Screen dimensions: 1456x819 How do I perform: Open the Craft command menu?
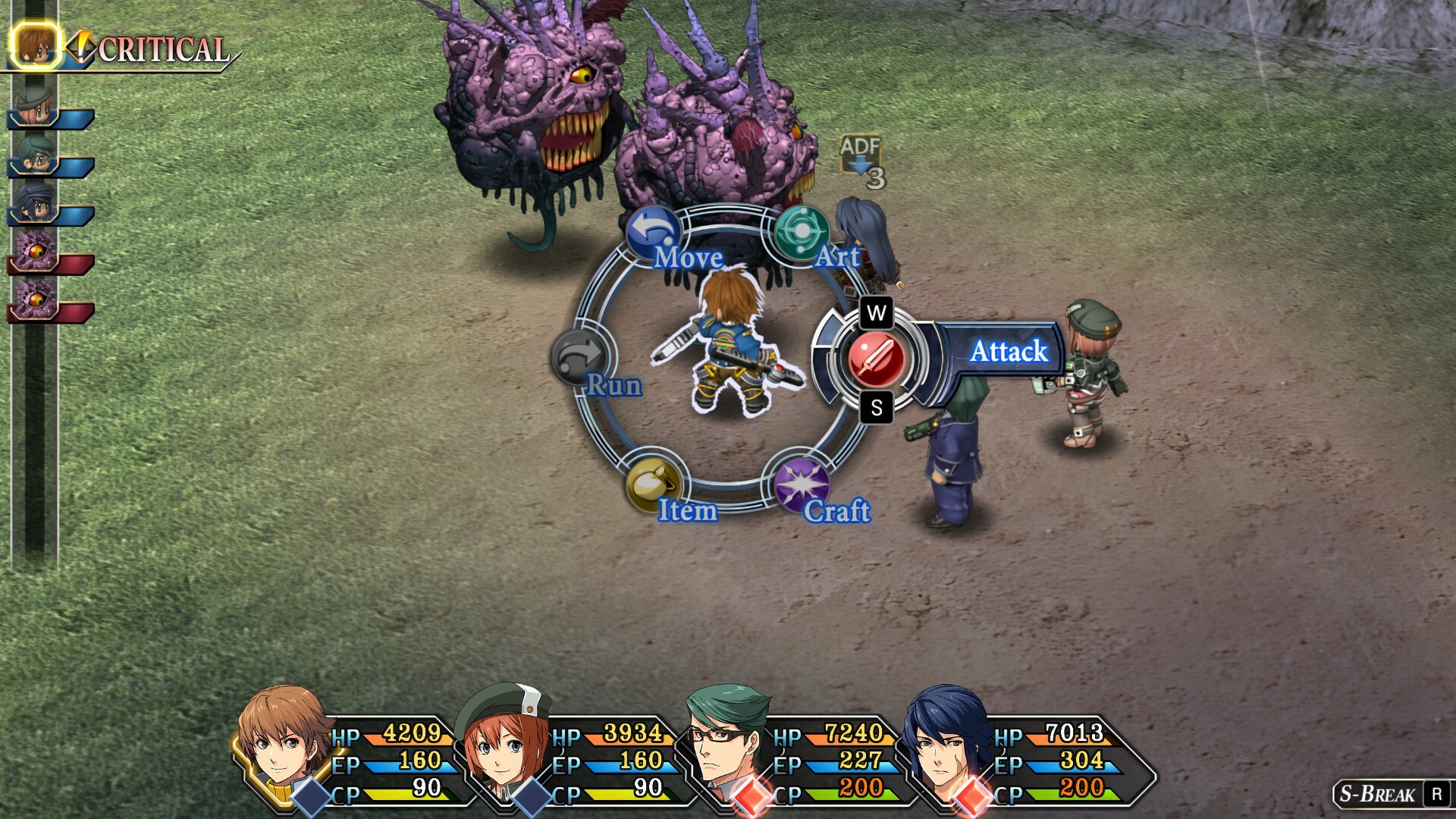coord(801,485)
